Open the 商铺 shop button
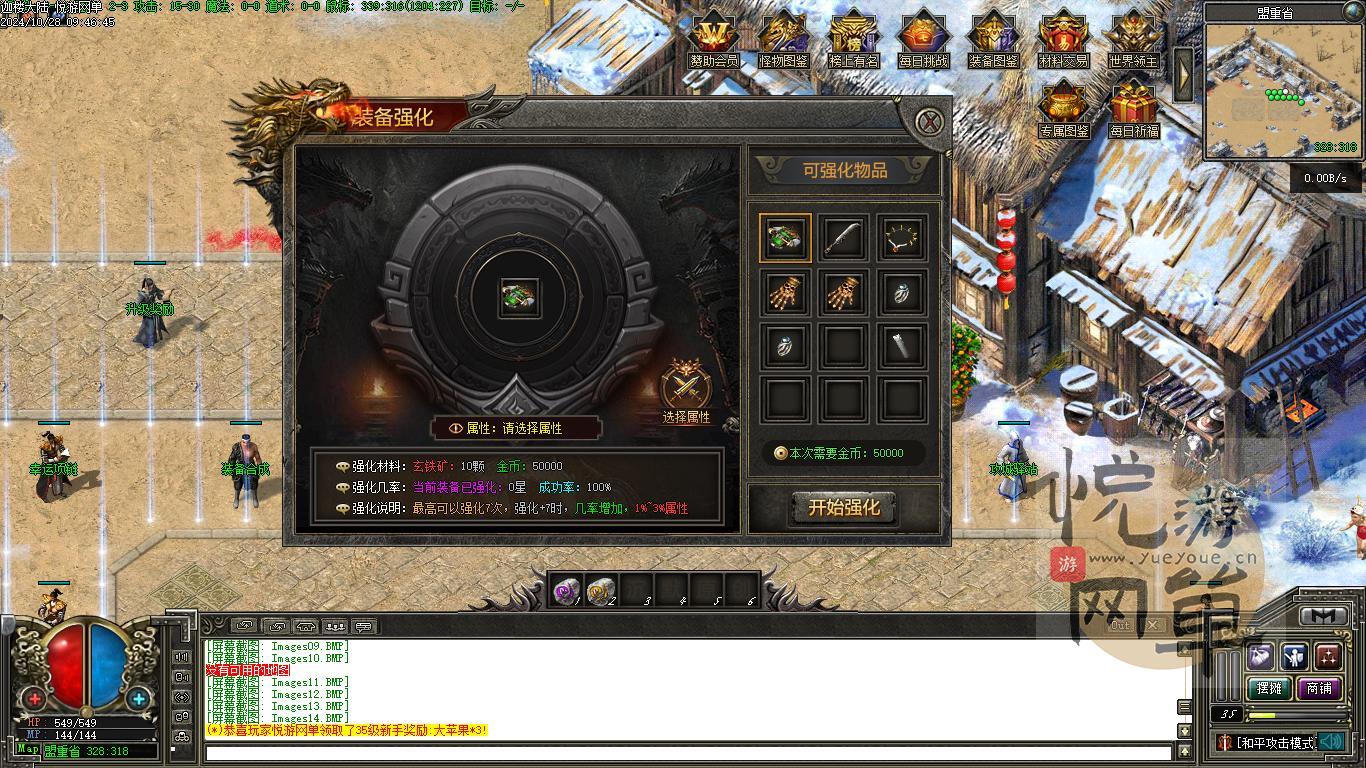1366x768 pixels. point(1319,688)
